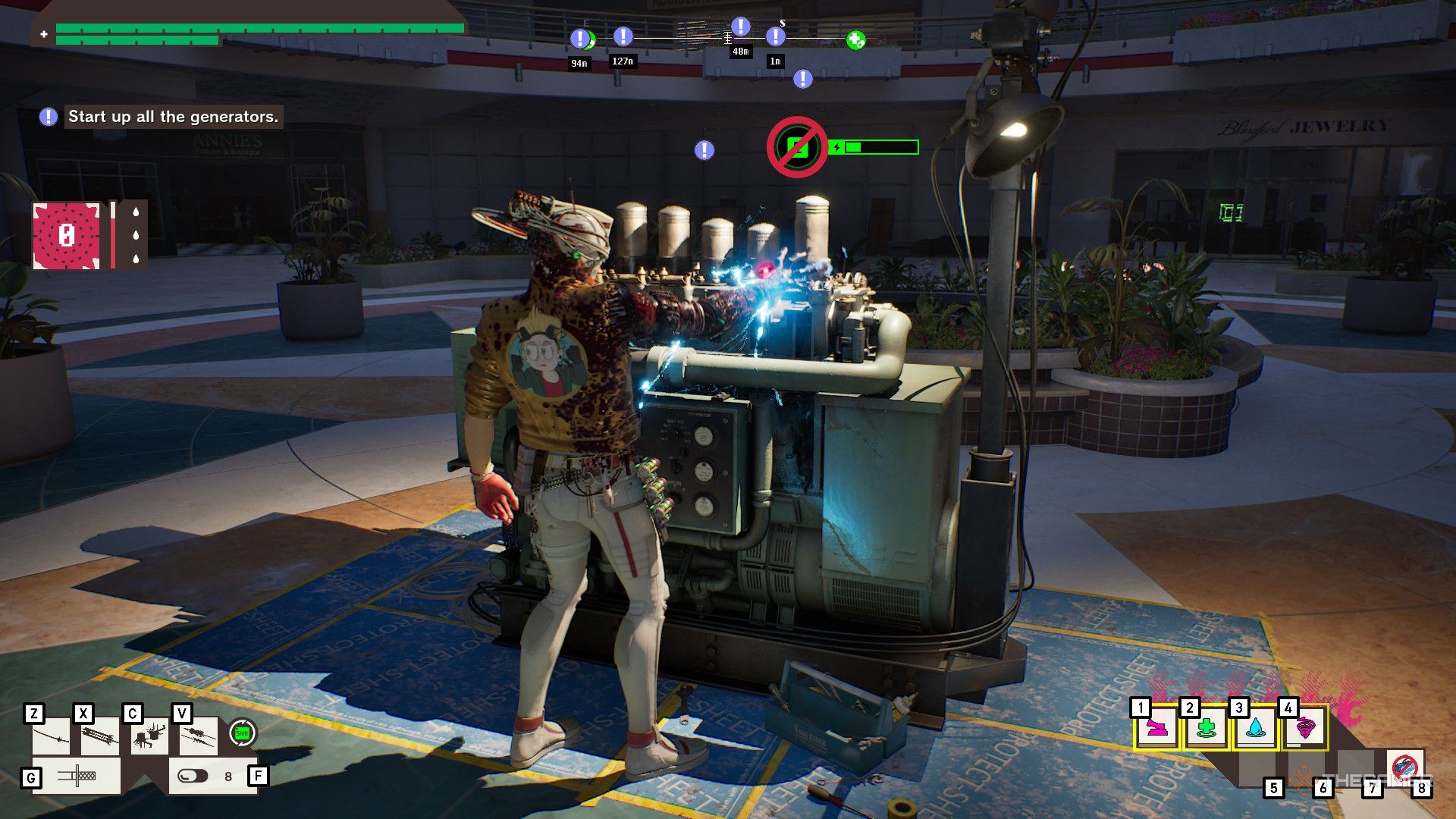Select the katana weapon slot
This screenshot has height=819, width=1456.
point(51,736)
